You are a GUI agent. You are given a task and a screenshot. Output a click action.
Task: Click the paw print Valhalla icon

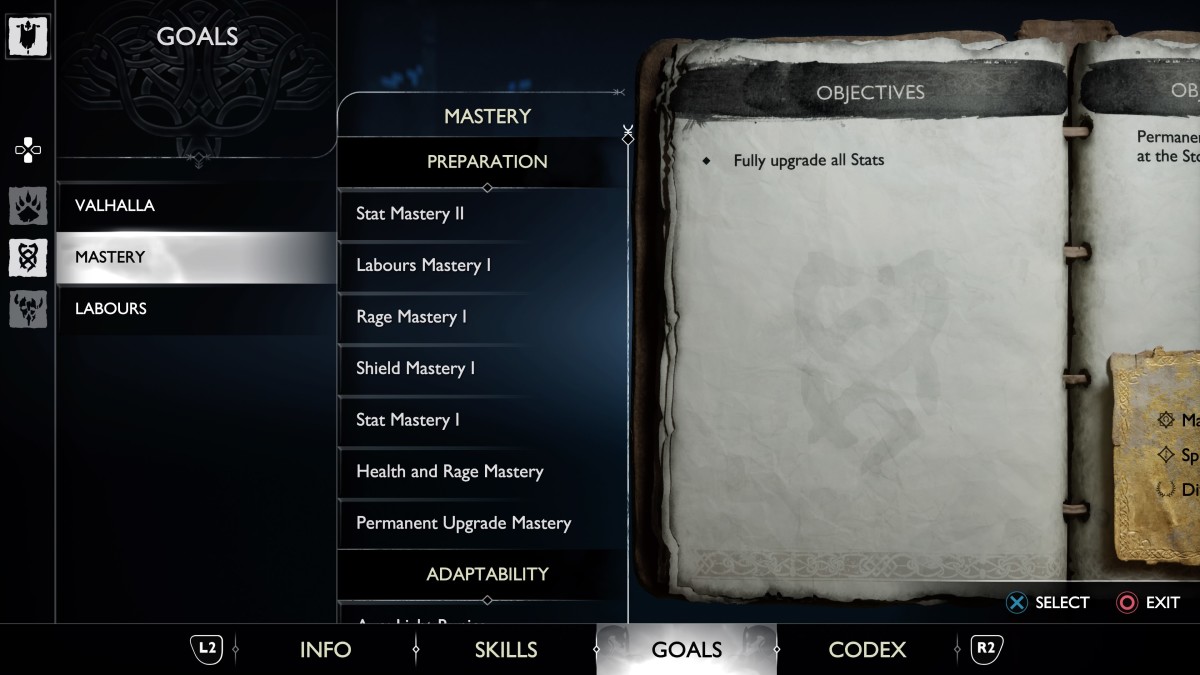pos(28,206)
